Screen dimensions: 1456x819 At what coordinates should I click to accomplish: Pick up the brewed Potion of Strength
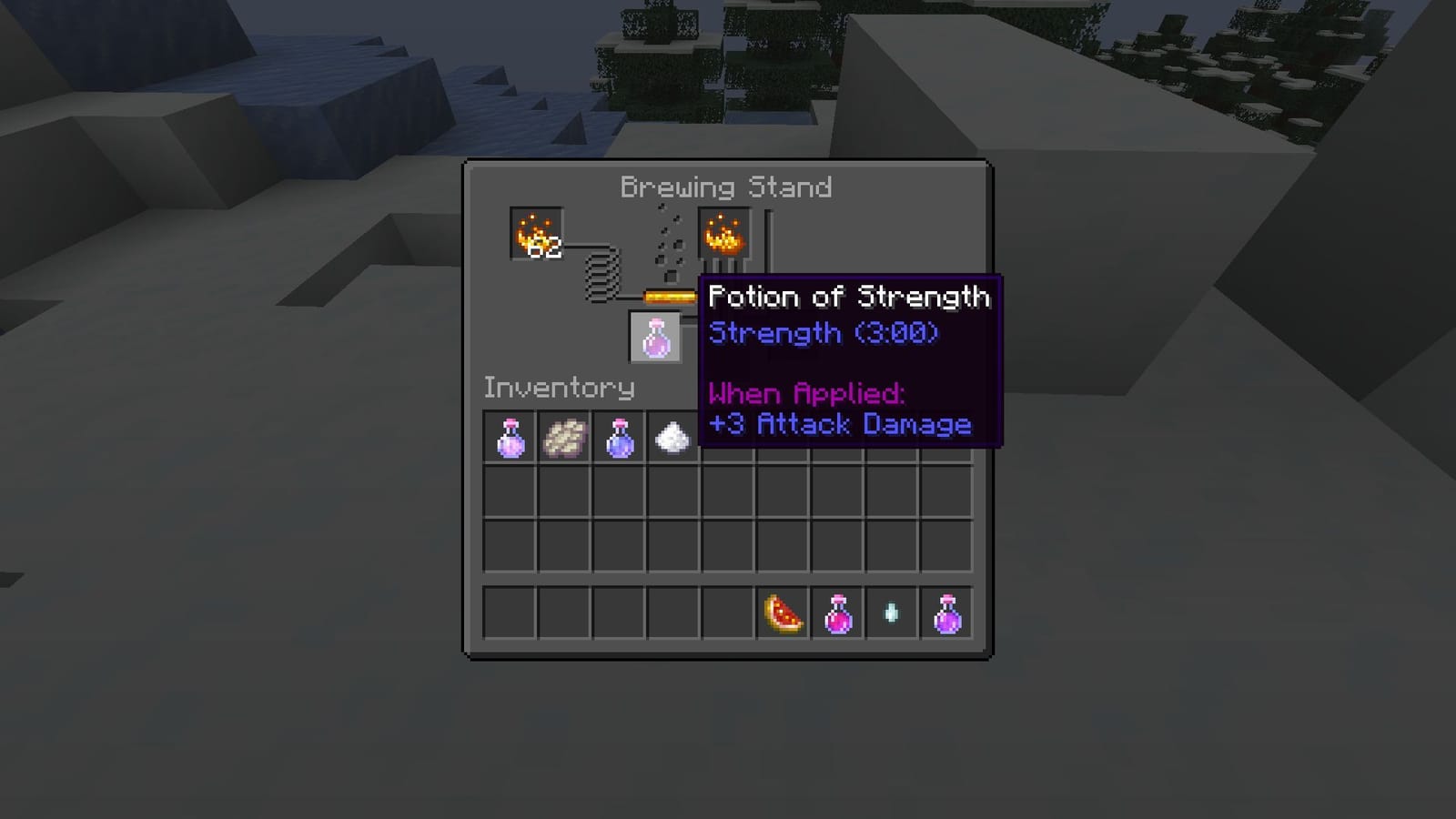pyautogui.click(x=655, y=338)
